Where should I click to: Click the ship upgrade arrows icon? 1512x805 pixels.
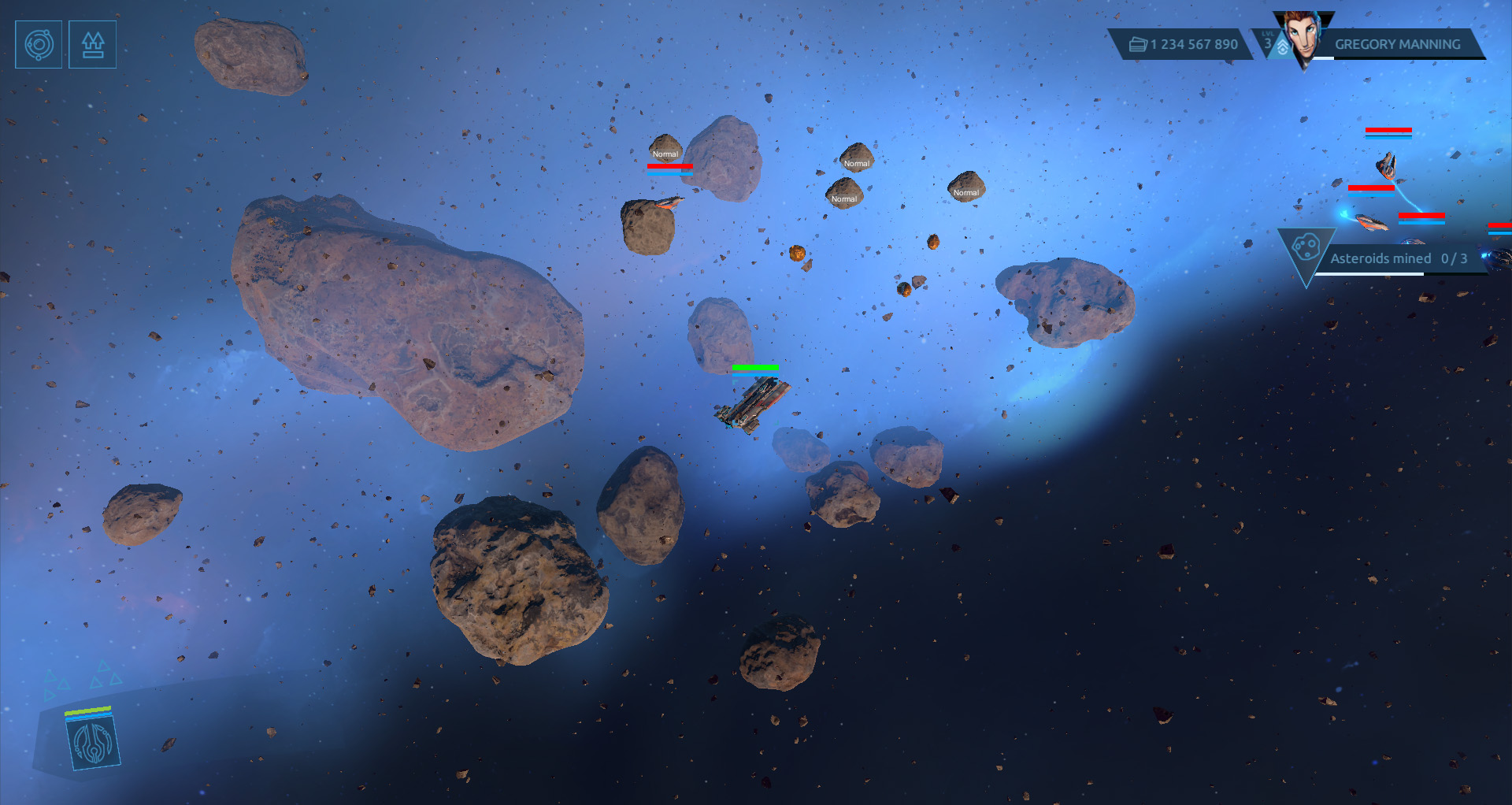click(93, 45)
